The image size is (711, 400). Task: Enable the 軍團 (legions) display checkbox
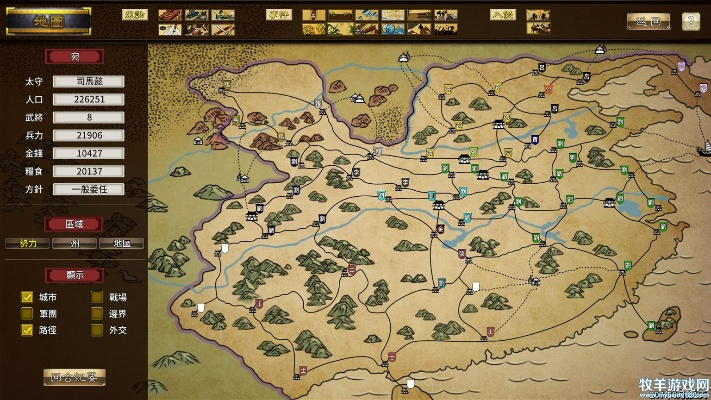[x=28, y=313]
